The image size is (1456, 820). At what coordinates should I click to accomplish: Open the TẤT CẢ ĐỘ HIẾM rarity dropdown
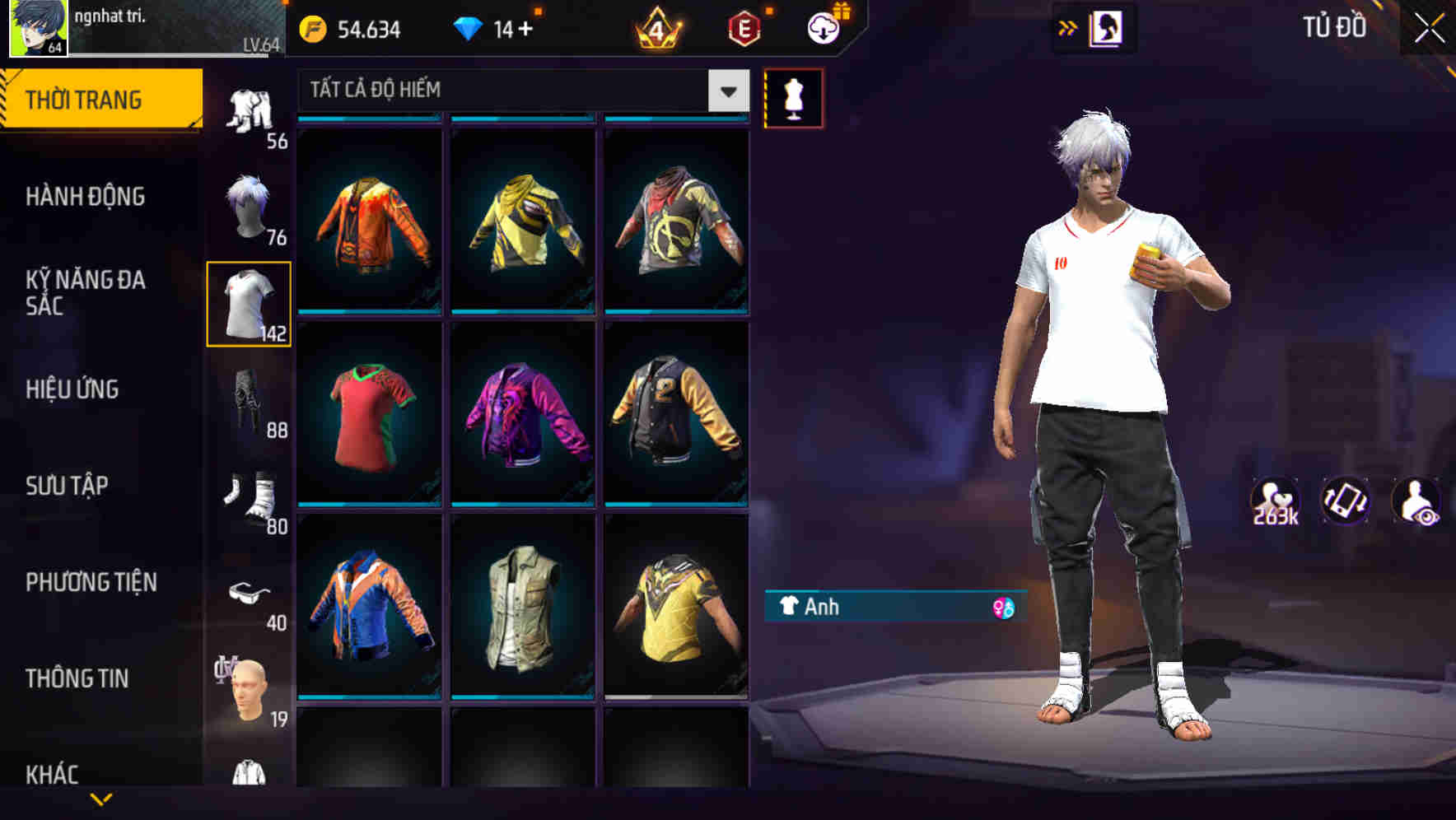tap(519, 91)
